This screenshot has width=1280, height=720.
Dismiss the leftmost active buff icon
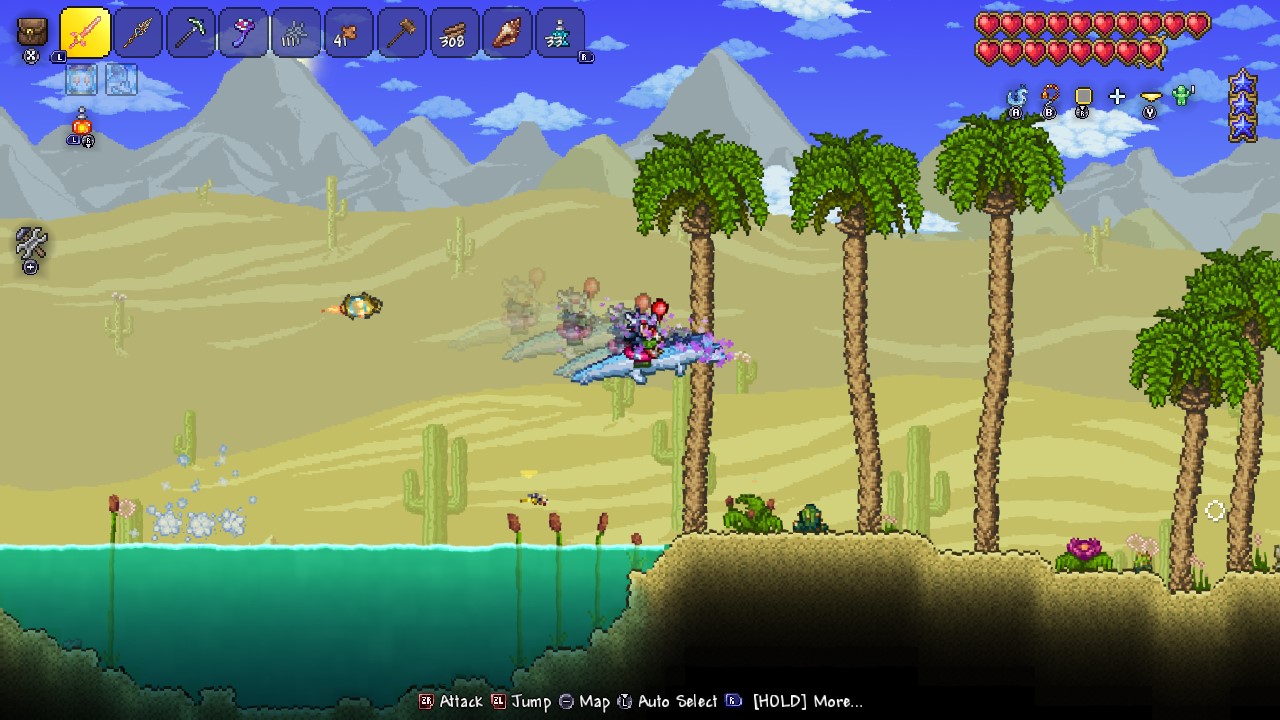pos(80,80)
